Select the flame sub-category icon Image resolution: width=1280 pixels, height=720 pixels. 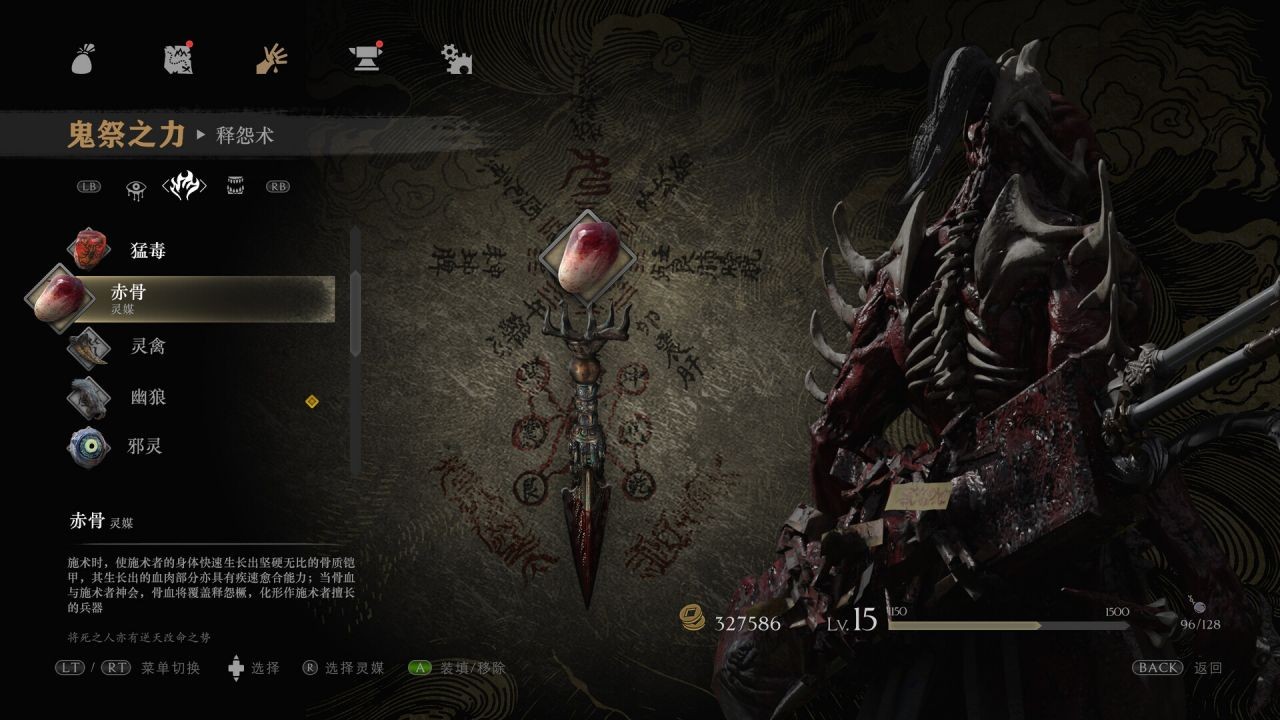click(x=184, y=186)
